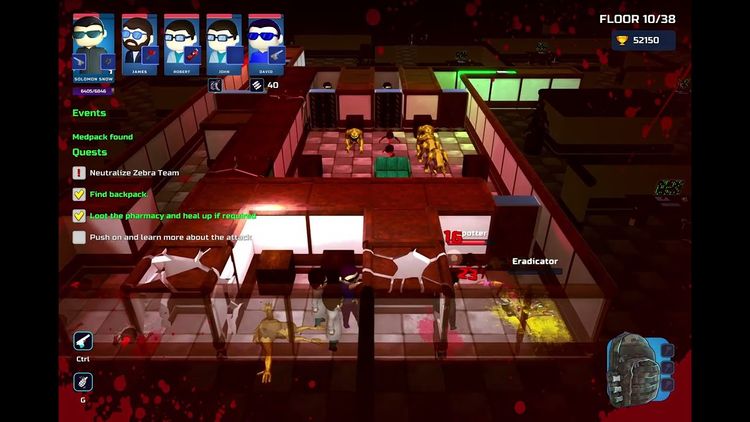Select James's squad portrait
This screenshot has width=750, height=422.
[x=139, y=38]
